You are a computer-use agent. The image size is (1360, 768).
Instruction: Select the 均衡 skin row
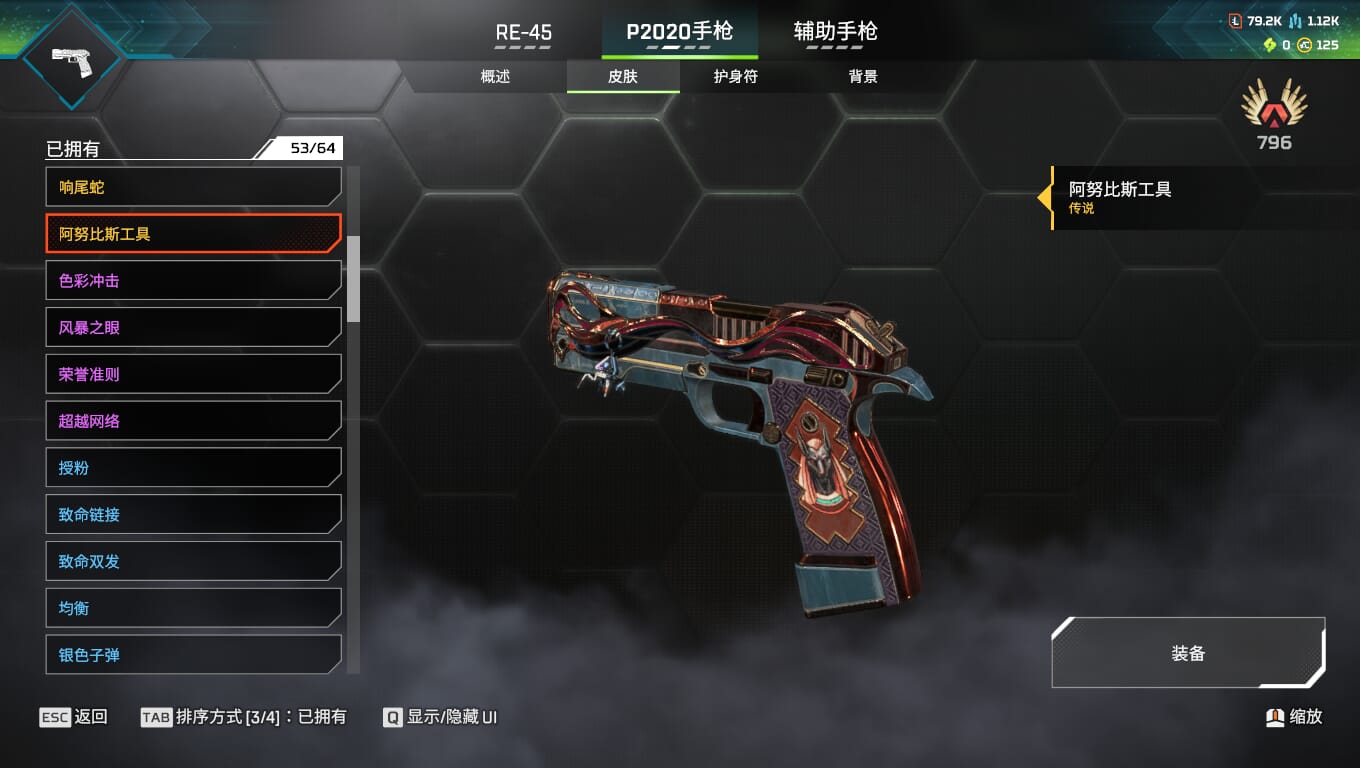(x=193, y=608)
